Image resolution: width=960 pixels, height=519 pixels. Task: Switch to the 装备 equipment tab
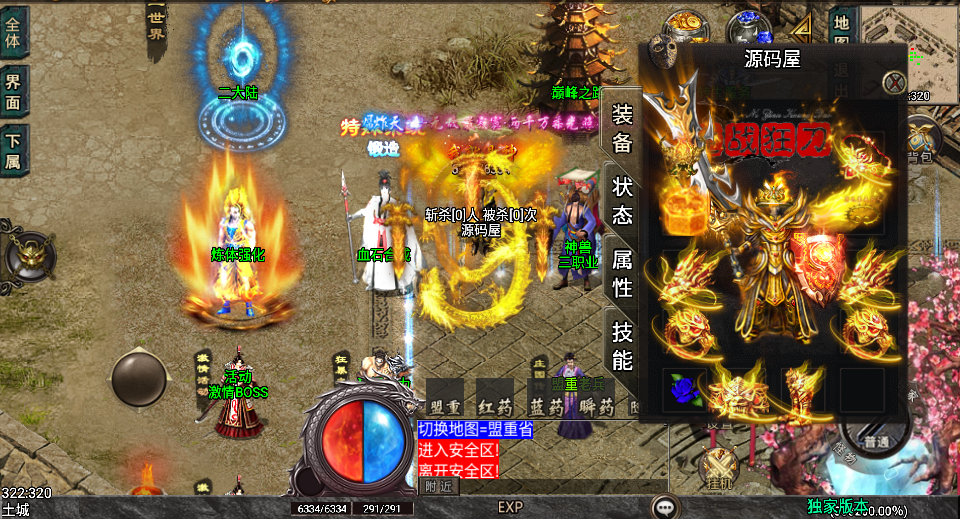click(x=622, y=128)
